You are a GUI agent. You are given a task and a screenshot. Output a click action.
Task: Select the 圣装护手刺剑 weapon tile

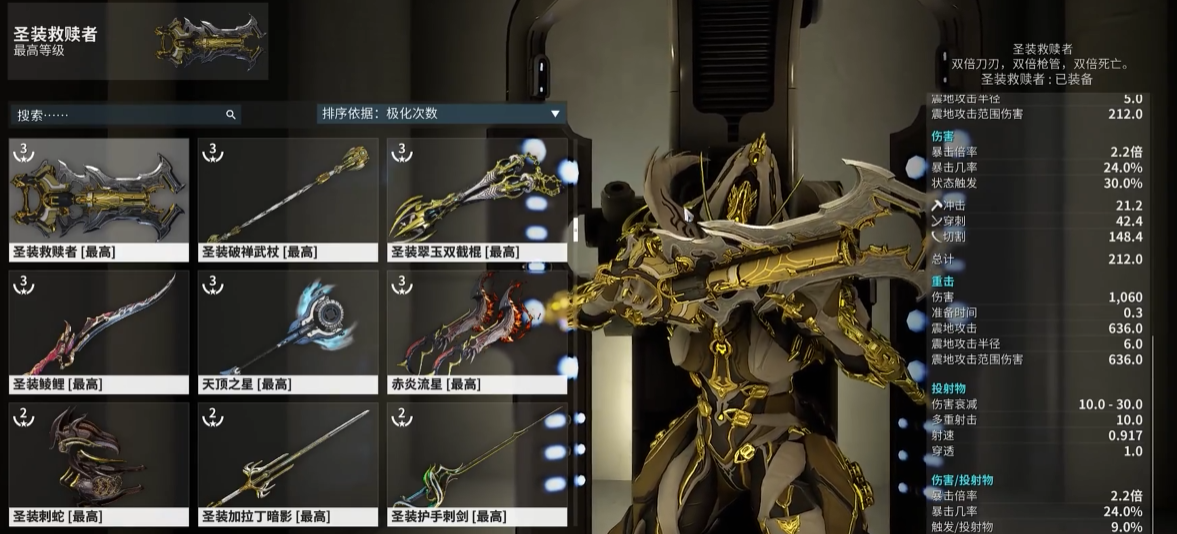point(477,463)
